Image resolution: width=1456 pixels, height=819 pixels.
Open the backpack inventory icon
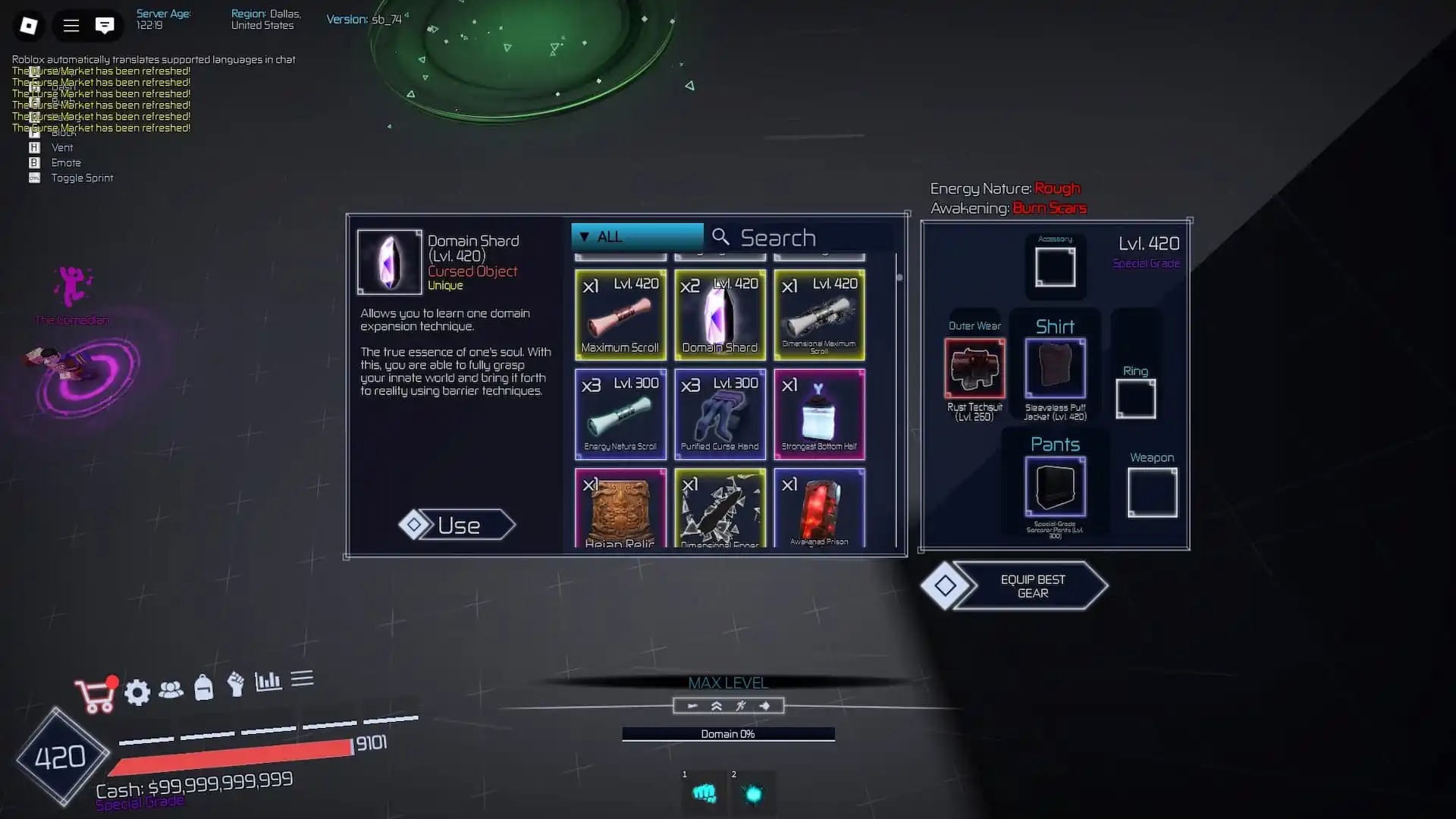[x=203, y=687]
